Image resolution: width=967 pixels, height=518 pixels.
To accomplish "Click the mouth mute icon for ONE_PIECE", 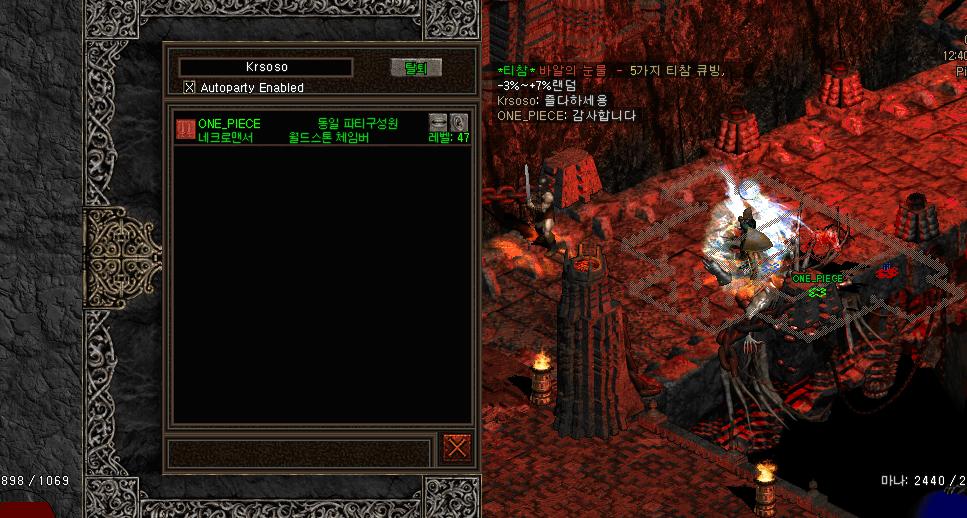I will [438, 122].
